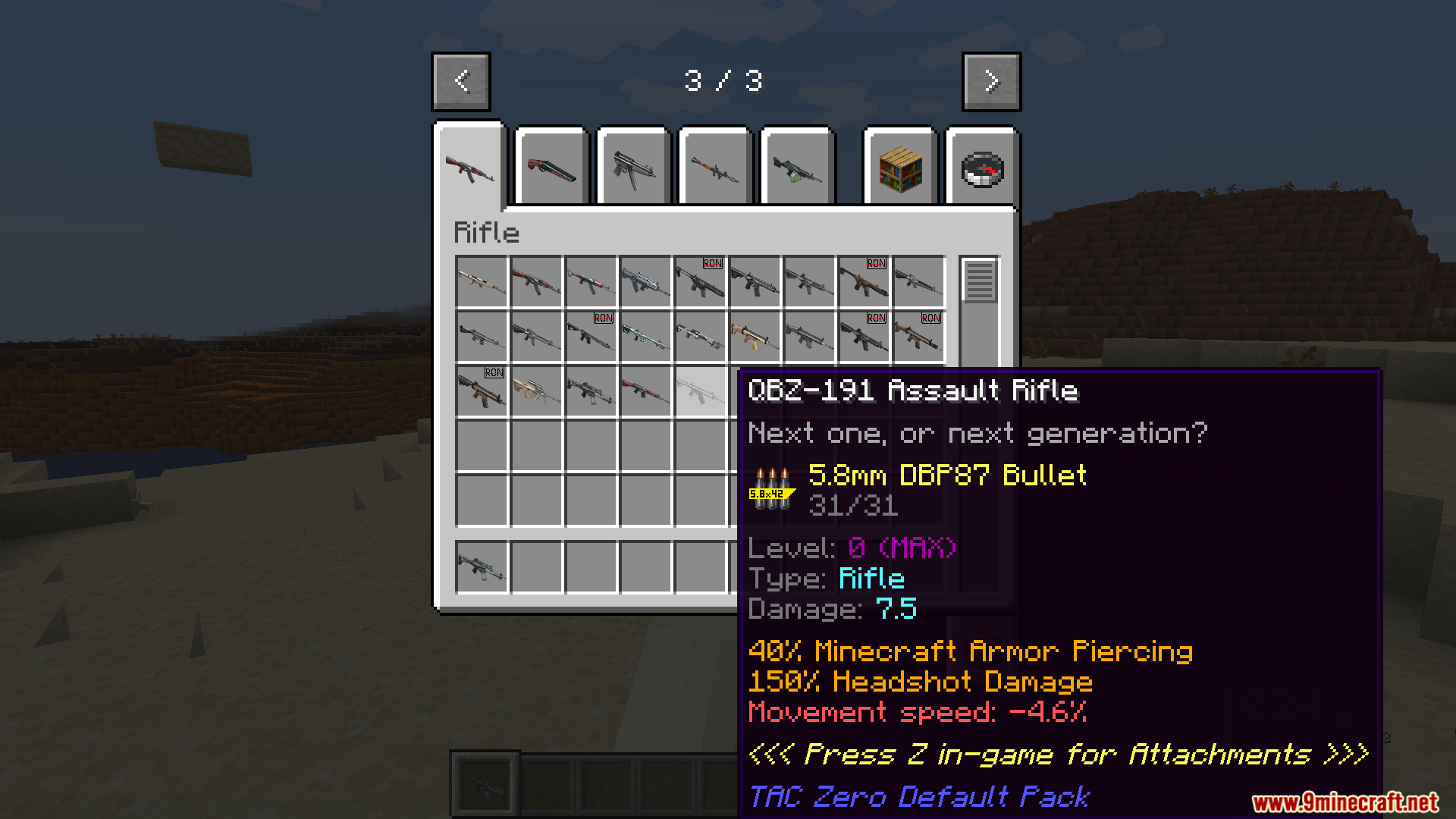Select the highlighted QBZ-191 assault rifle
1456x819 pixels.
[700, 391]
